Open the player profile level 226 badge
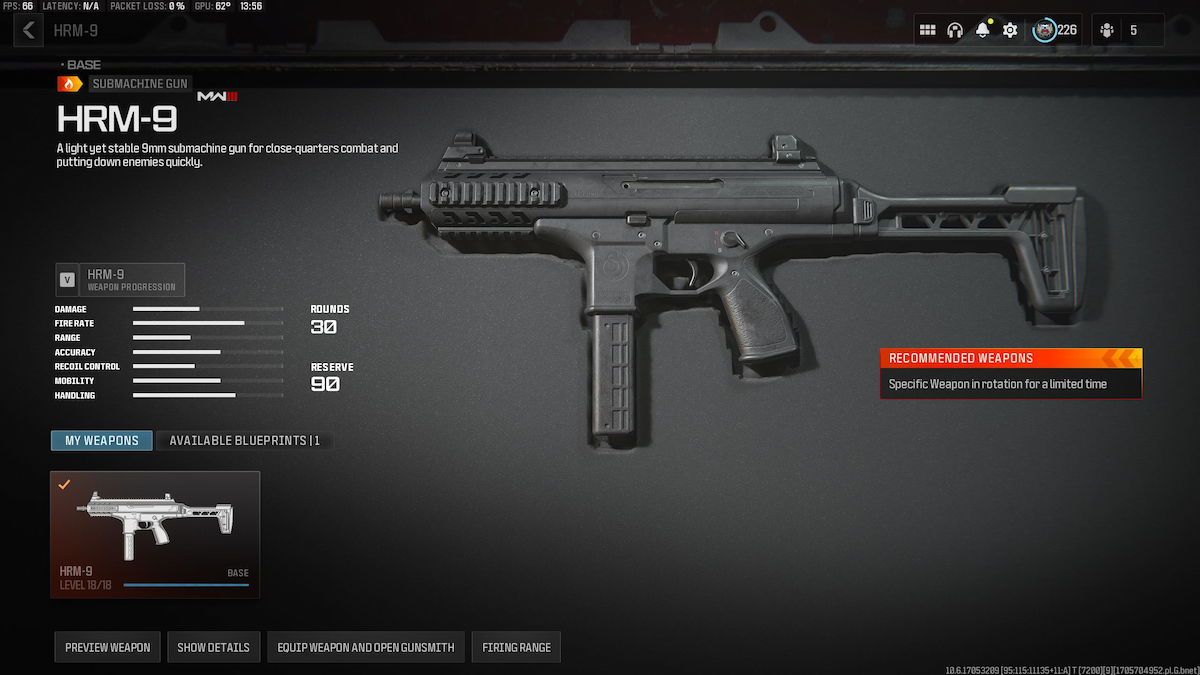This screenshot has width=1200, height=675. point(1056,30)
